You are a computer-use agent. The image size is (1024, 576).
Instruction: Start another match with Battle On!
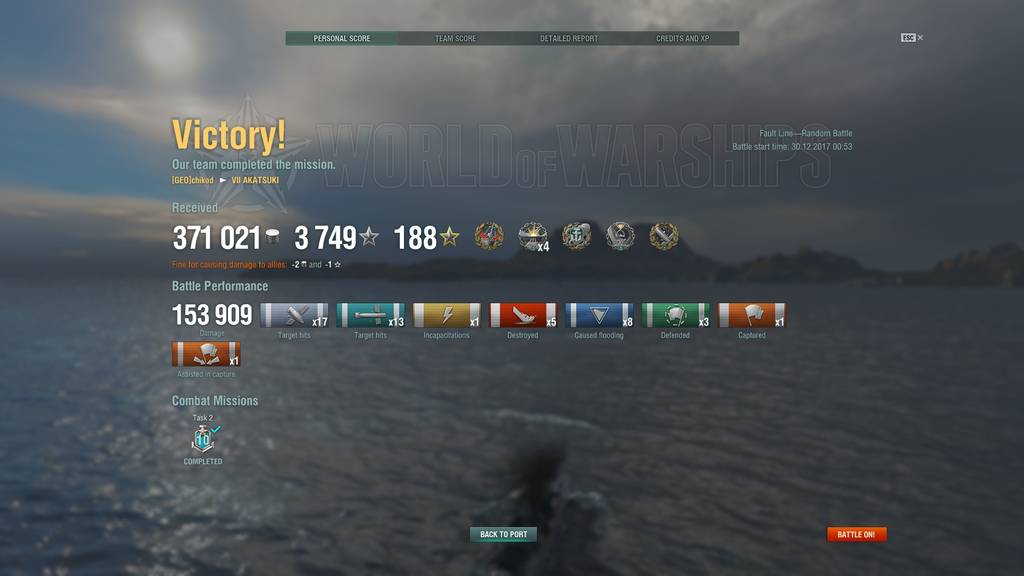pos(856,534)
